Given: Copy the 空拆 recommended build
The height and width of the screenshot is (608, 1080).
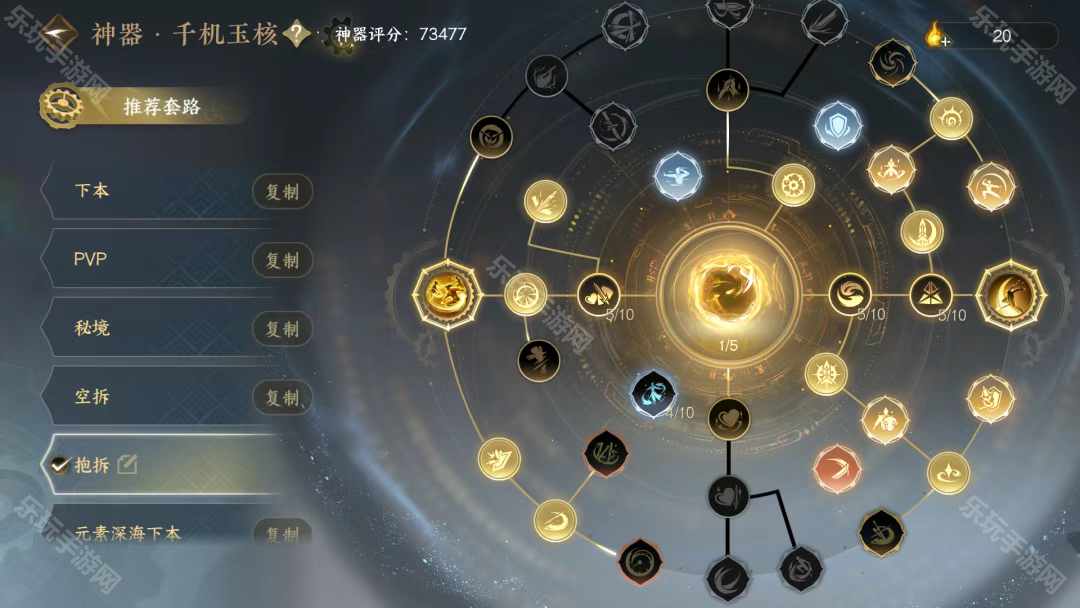Looking at the screenshot, I should click(281, 398).
